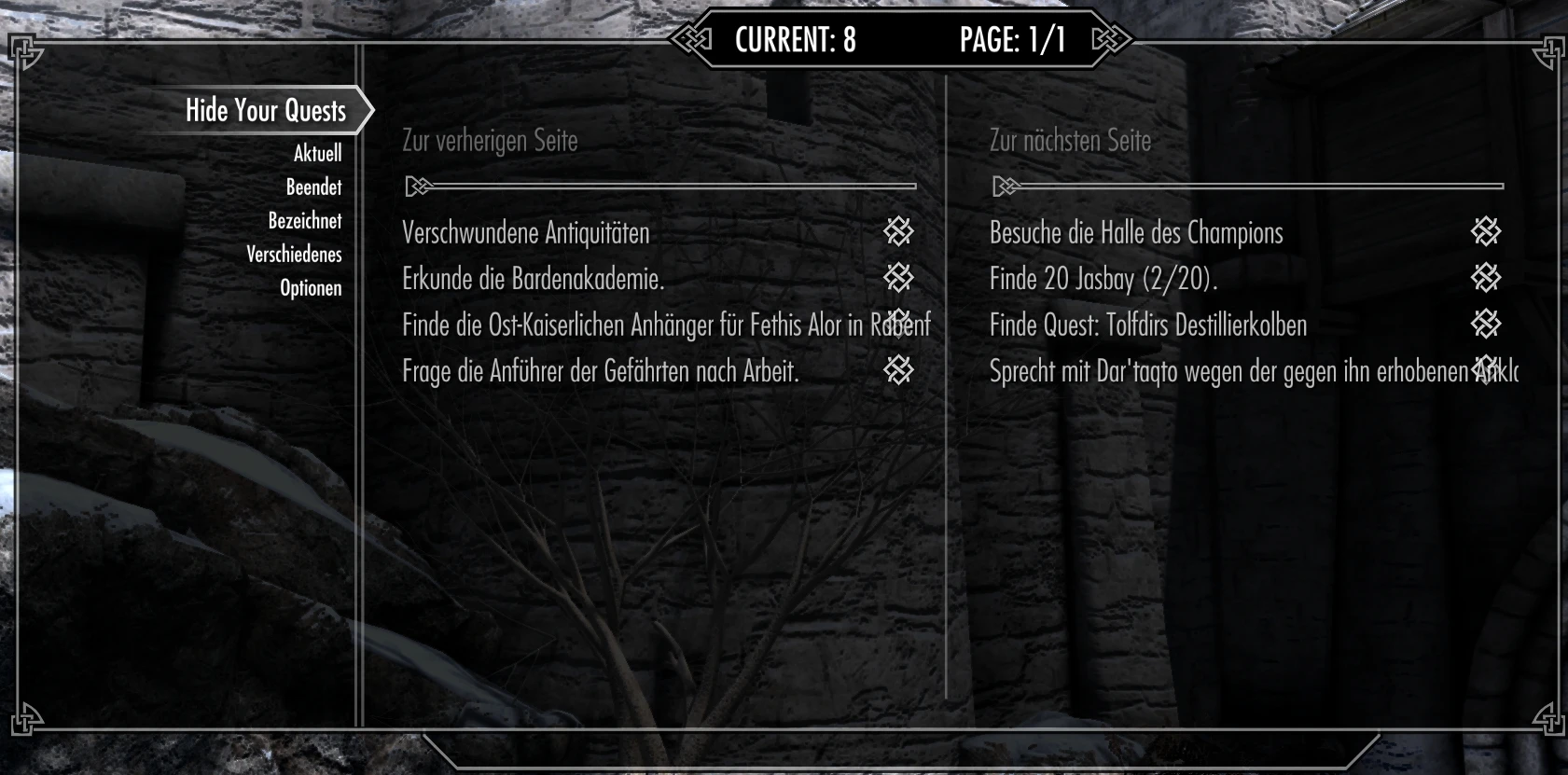
Task: Click the arrow divider below Zur verherigen Seite
Action: coord(417,186)
